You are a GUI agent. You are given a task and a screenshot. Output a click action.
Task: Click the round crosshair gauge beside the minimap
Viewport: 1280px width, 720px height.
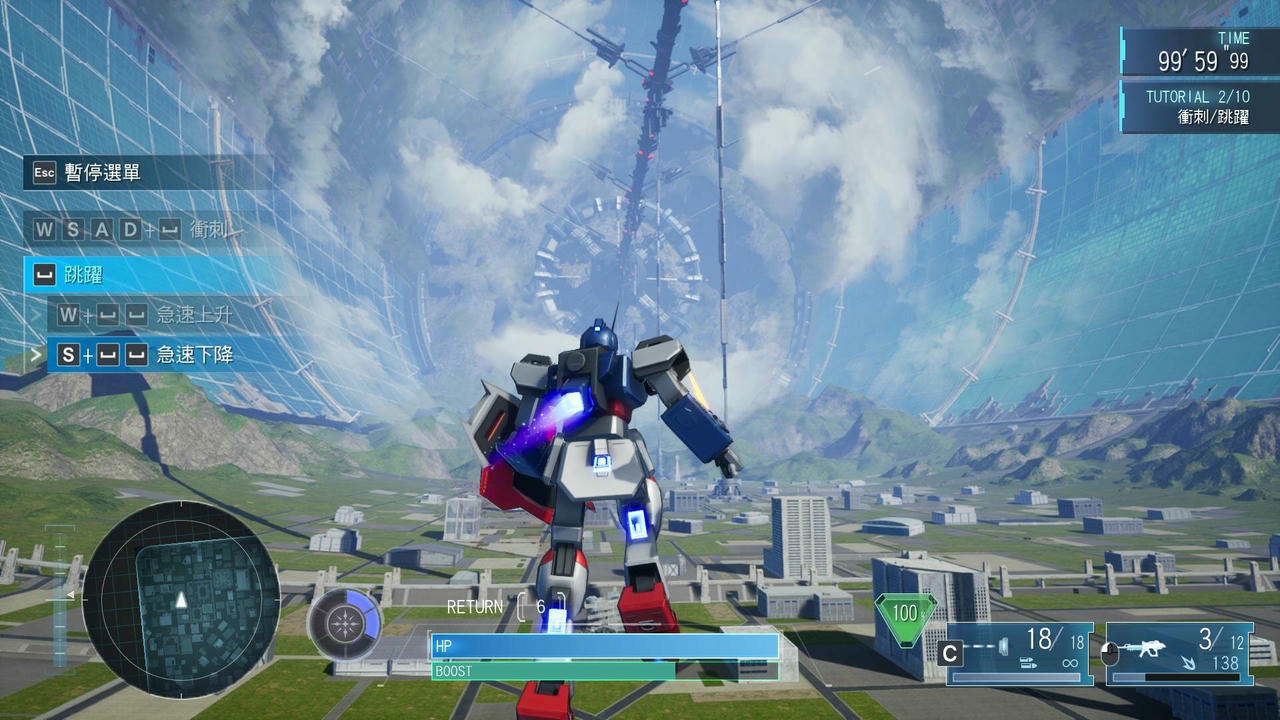tap(344, 624)
